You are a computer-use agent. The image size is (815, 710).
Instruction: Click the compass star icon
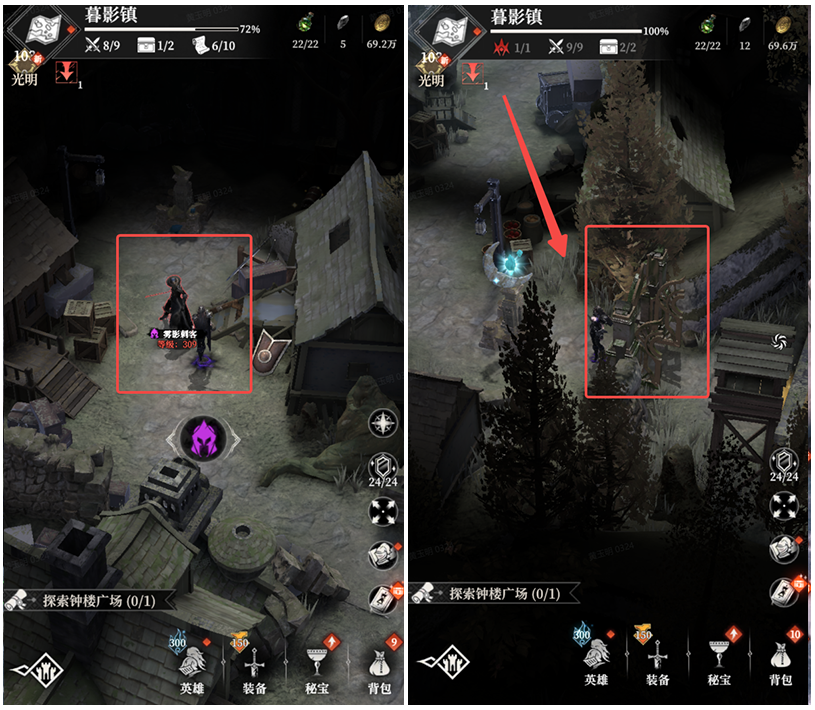[x=383, y=424]
